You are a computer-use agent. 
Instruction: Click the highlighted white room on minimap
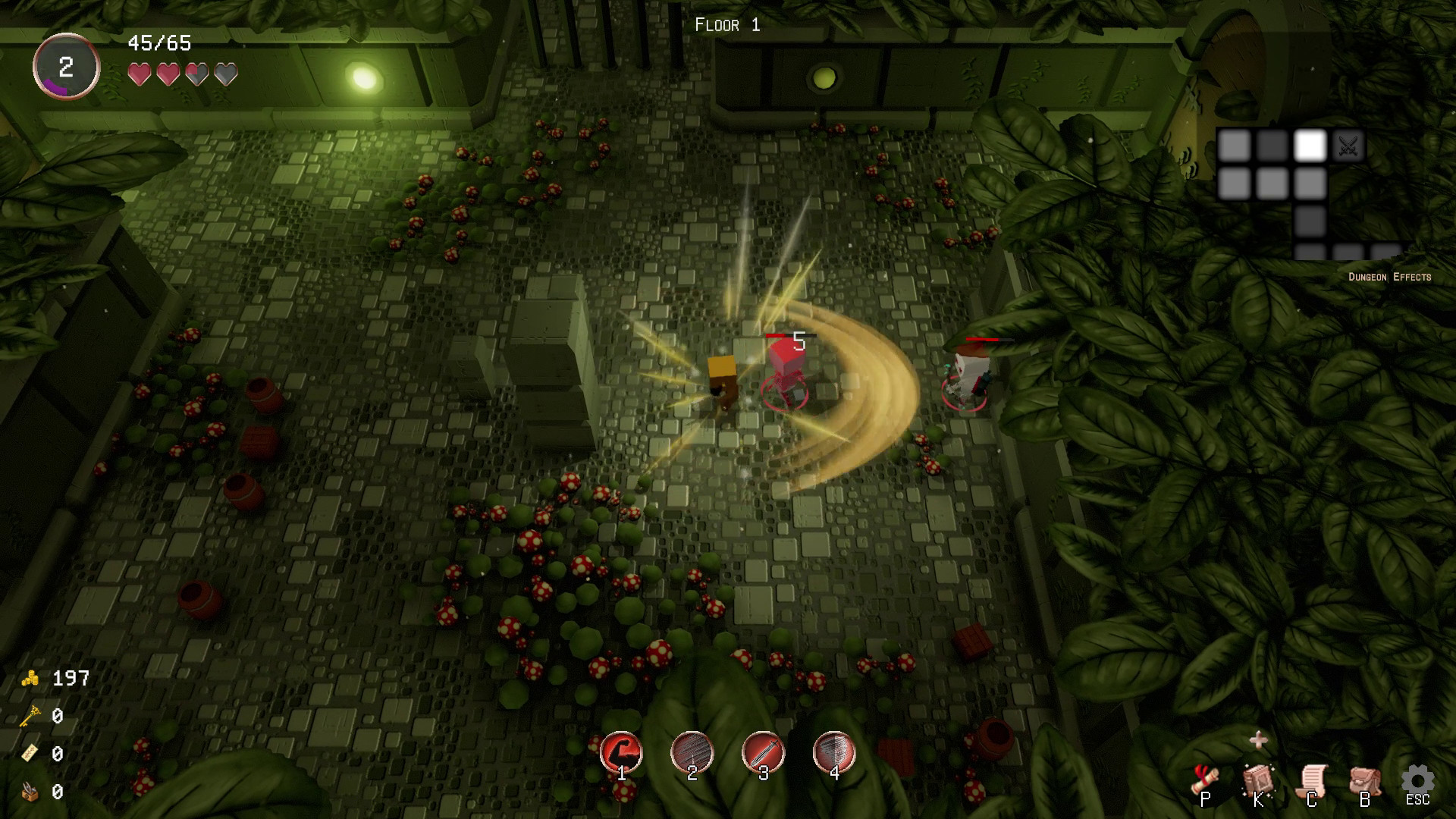coord(1310,146)
